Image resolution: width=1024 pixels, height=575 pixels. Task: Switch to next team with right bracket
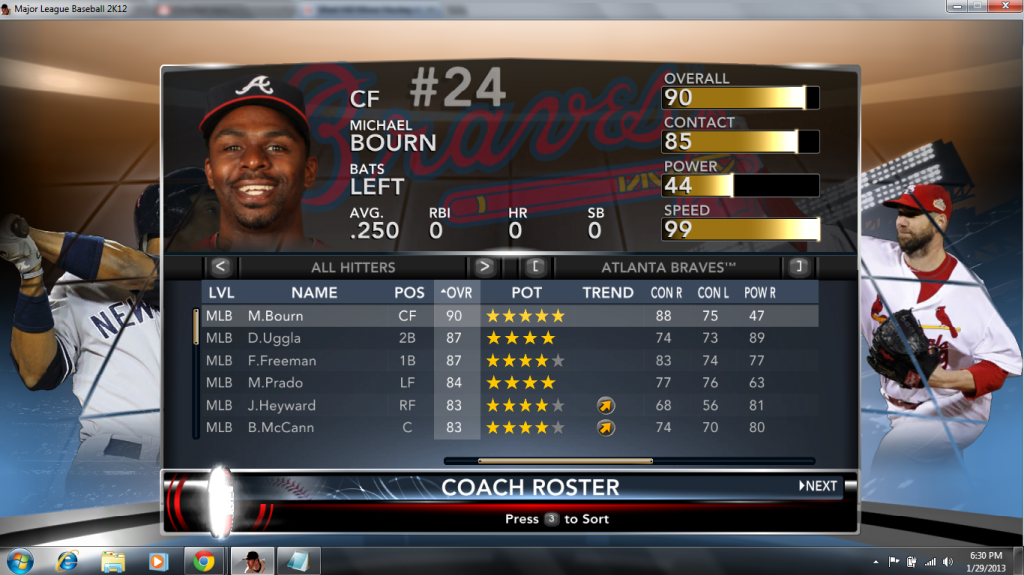(x=798, y=267)
